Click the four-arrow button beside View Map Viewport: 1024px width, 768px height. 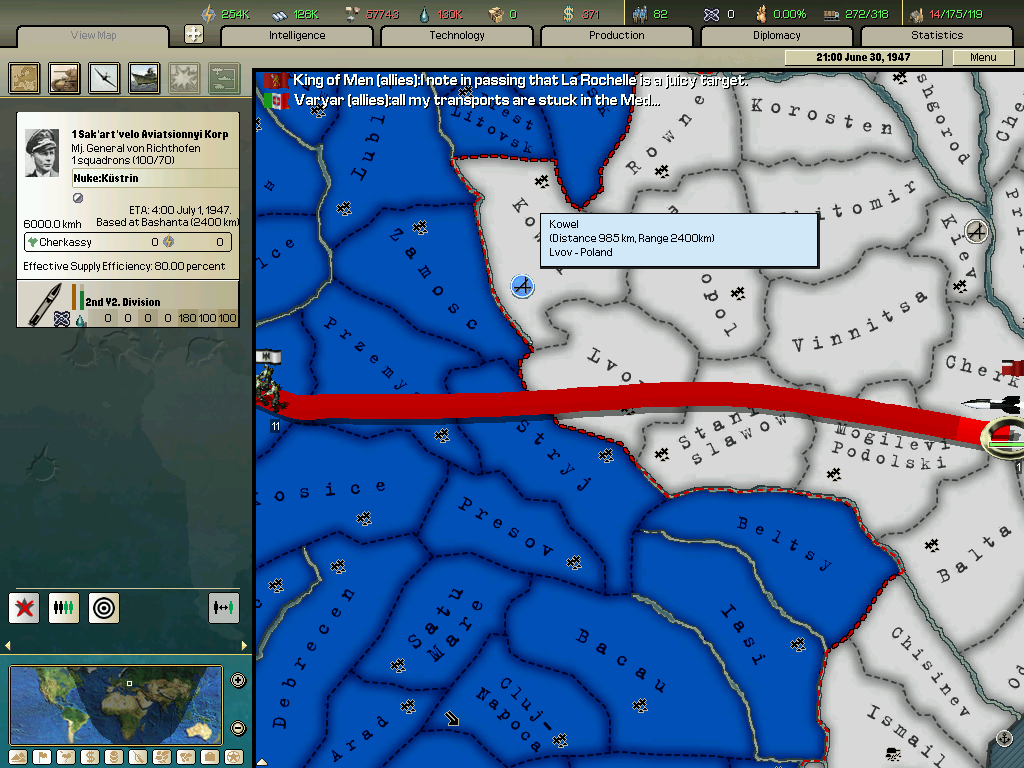(x=194, y=34)
